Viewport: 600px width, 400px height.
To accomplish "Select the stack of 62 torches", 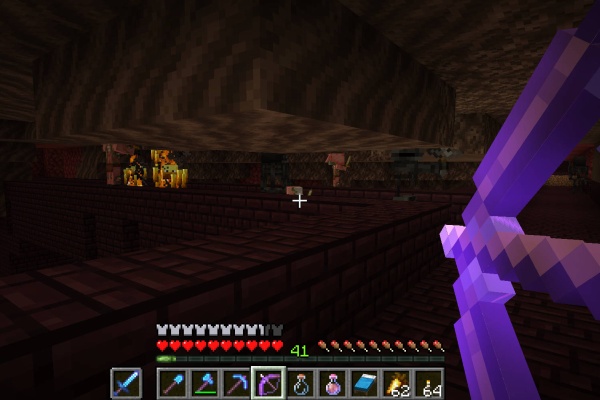I will (396, 384).
